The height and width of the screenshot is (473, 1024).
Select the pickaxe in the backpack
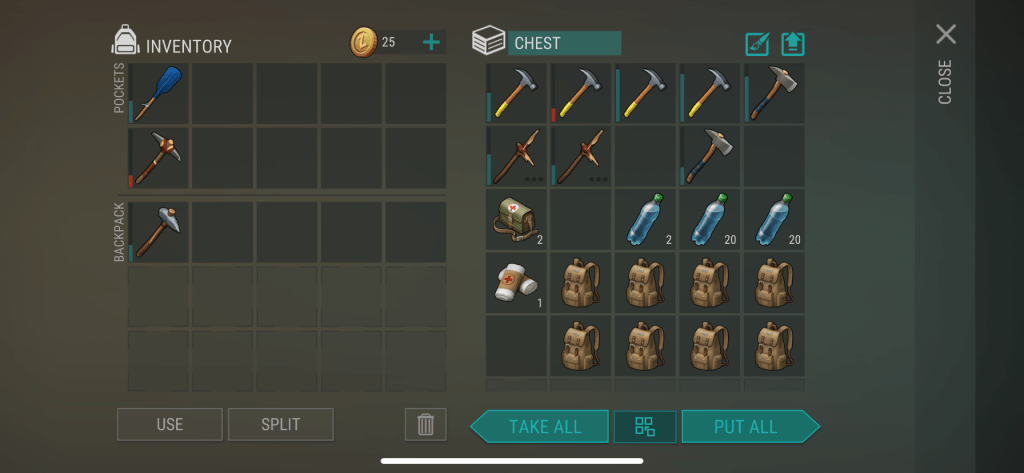158,232
